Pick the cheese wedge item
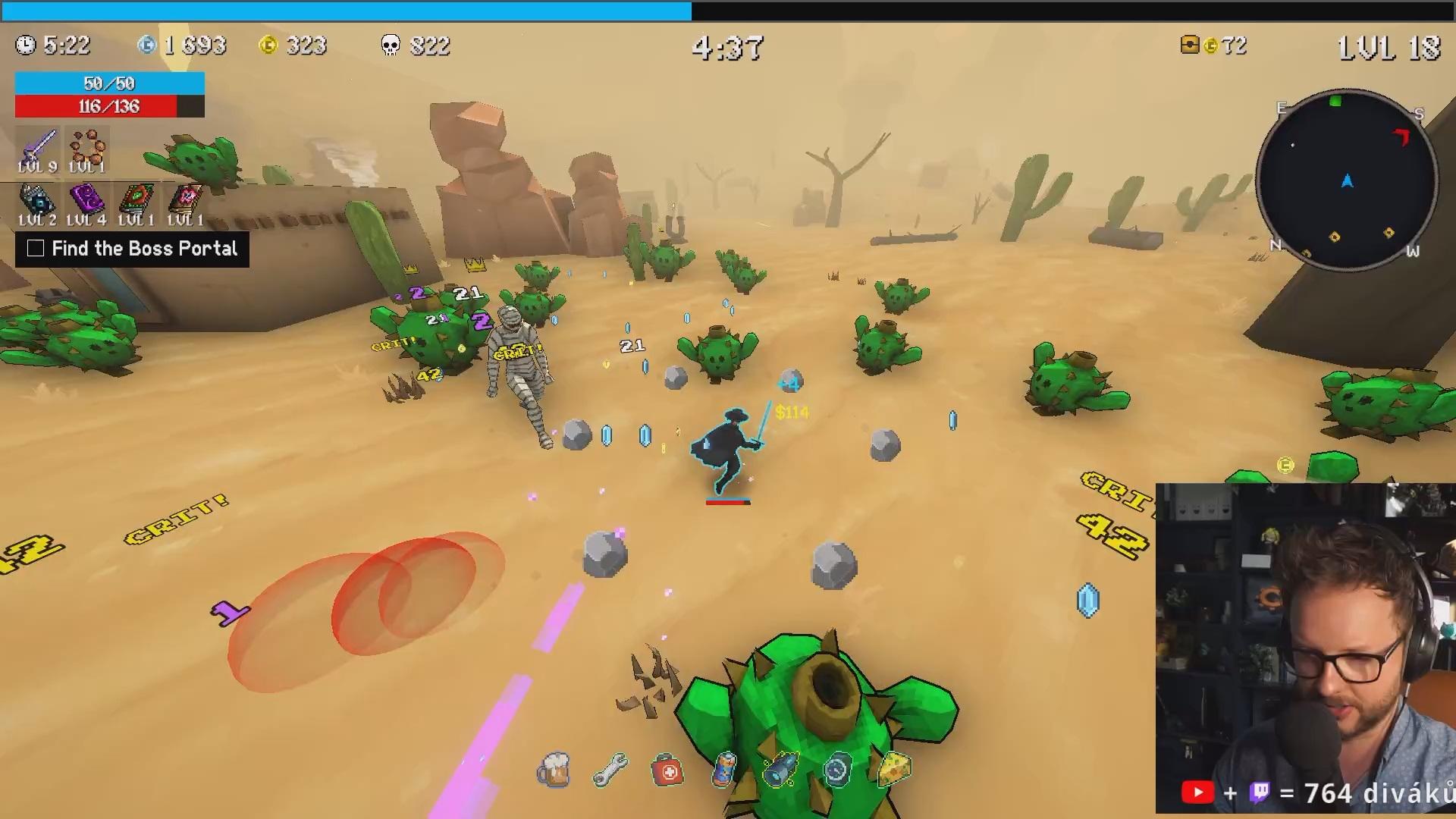 894,768
